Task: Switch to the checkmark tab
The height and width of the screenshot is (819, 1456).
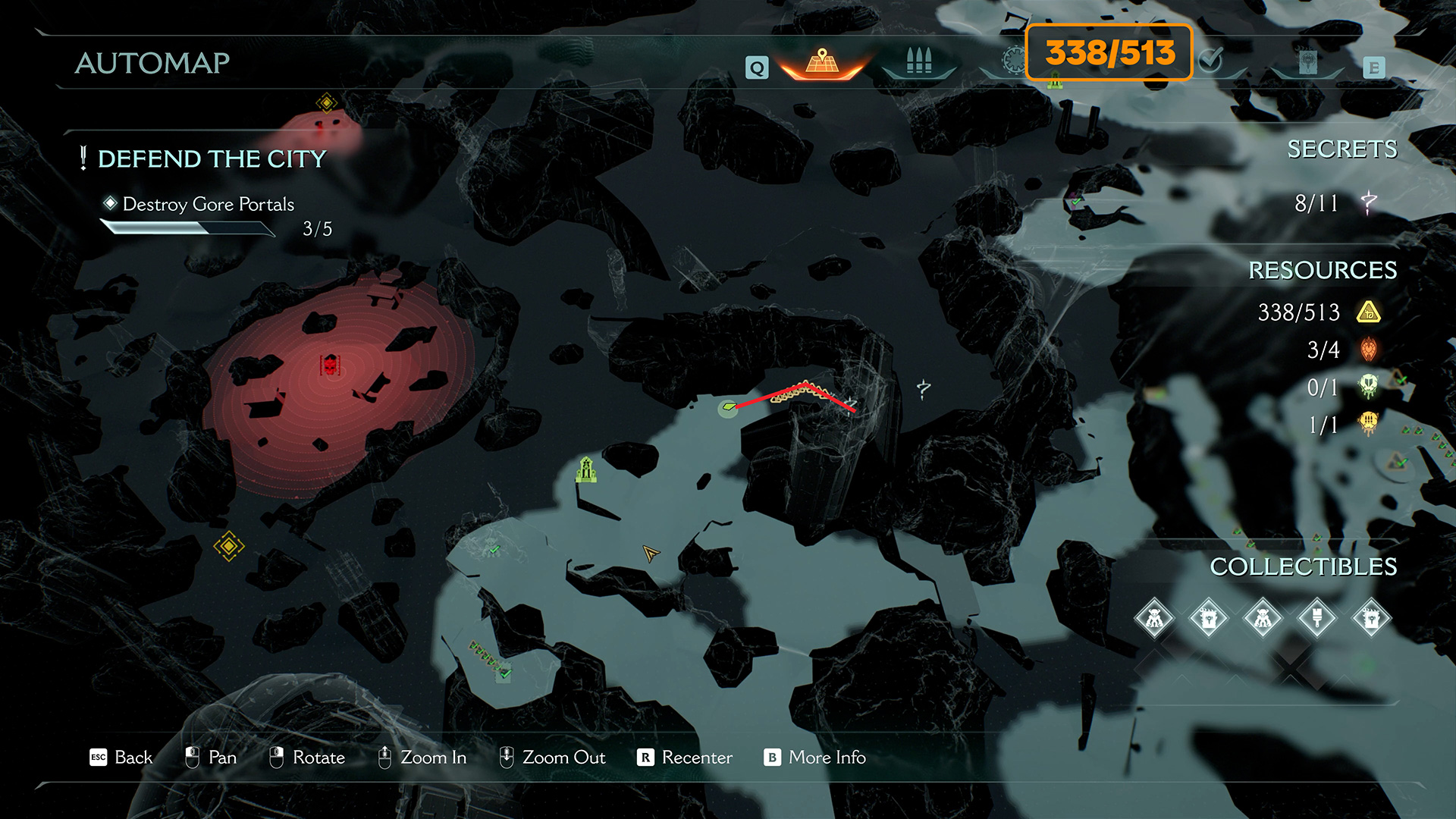Action: click(x=1211, y=60)
